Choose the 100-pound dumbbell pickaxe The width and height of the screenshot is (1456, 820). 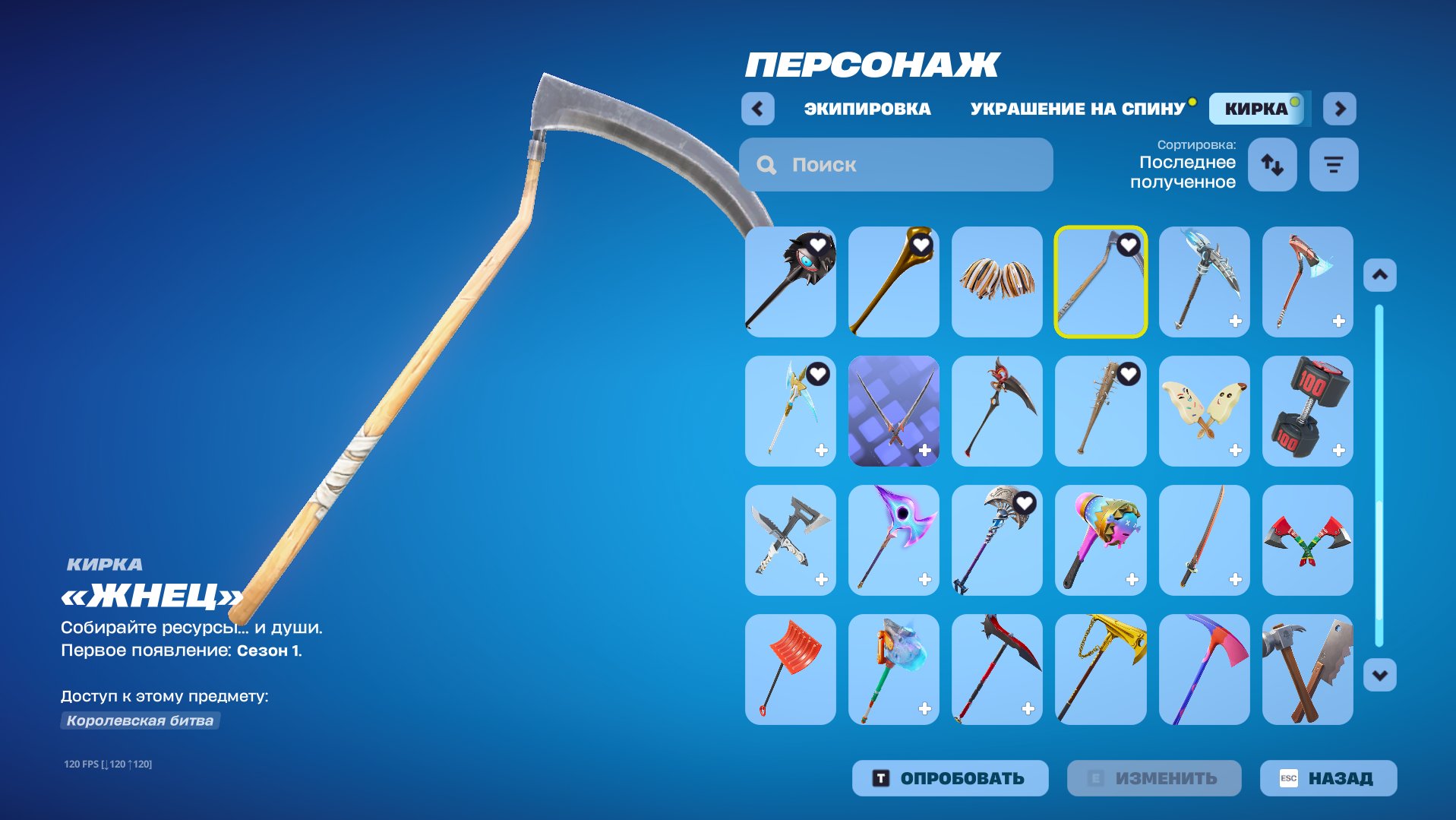click(x=1307, y=411)
